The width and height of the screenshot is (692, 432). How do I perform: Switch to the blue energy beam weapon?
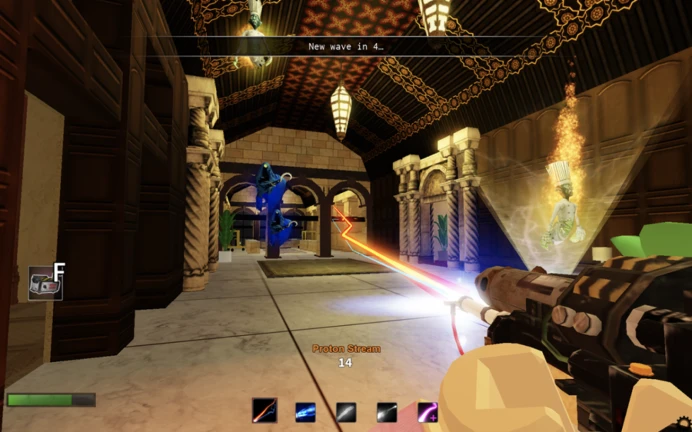tap(306, 411)
